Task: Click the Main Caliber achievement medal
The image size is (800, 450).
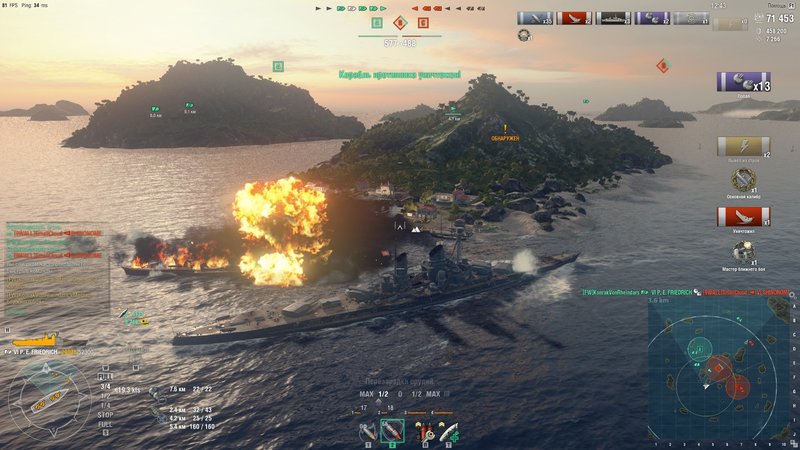Action: [743, 179]
